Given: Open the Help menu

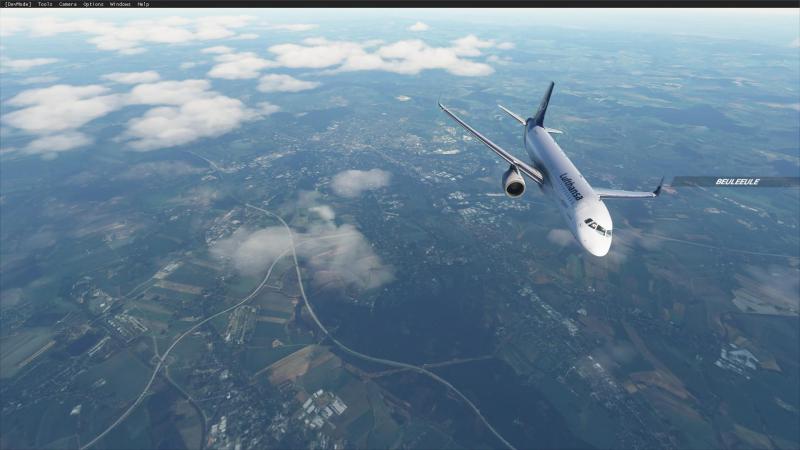Looking at the screenshot, I should coord(143,4).
